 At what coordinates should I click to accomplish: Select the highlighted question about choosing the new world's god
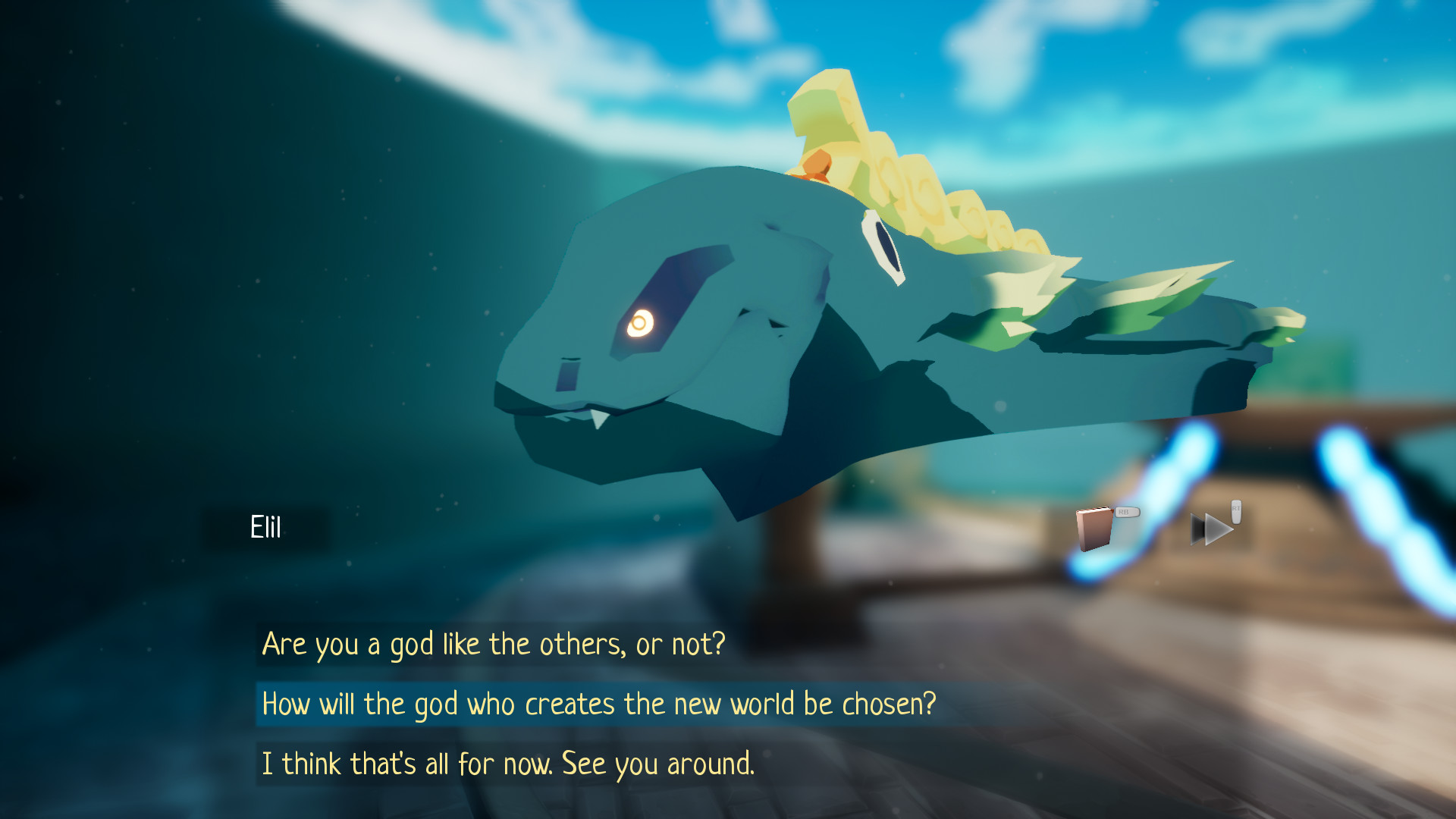pos(599,704)
